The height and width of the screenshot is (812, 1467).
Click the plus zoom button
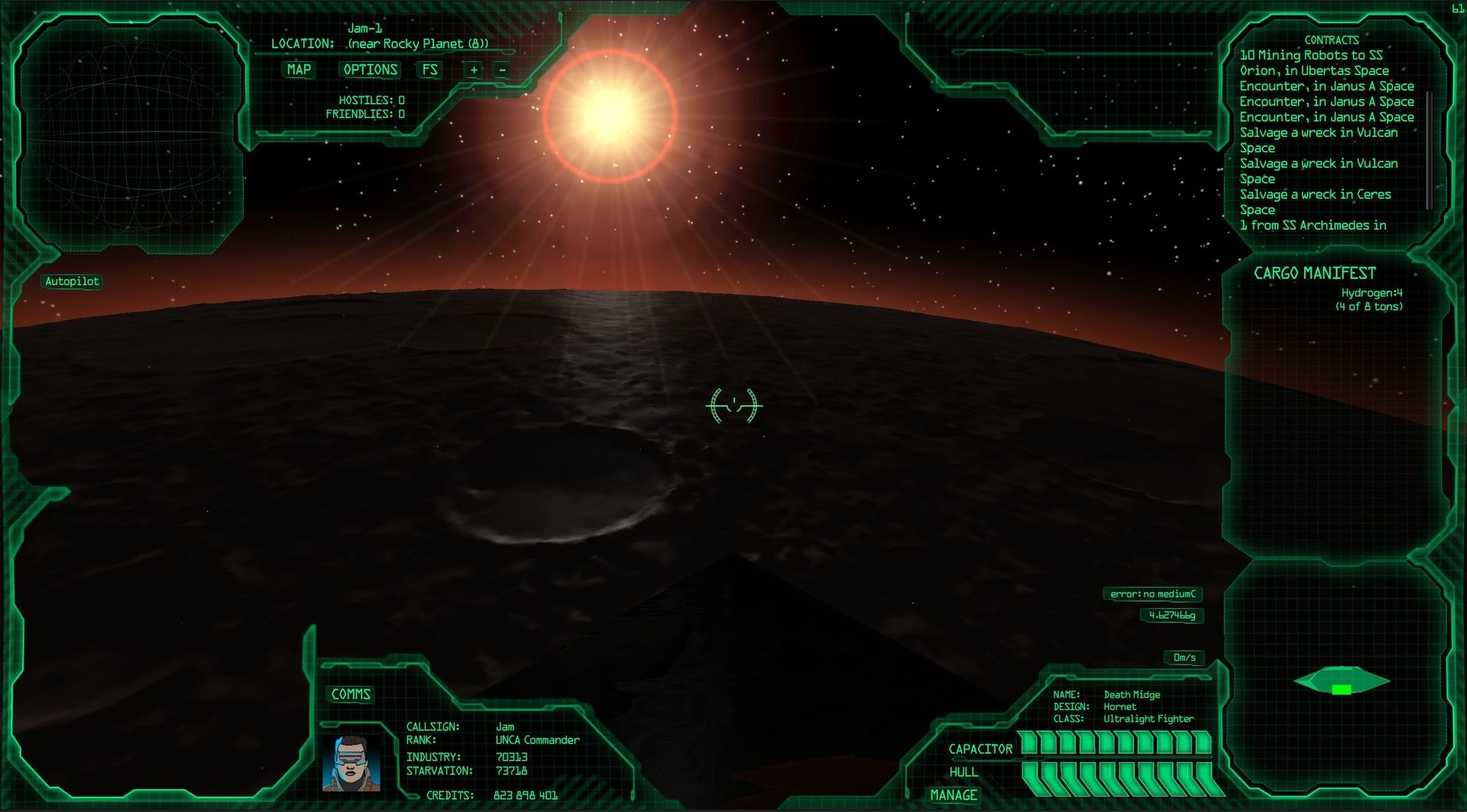[x=474, y=70]
